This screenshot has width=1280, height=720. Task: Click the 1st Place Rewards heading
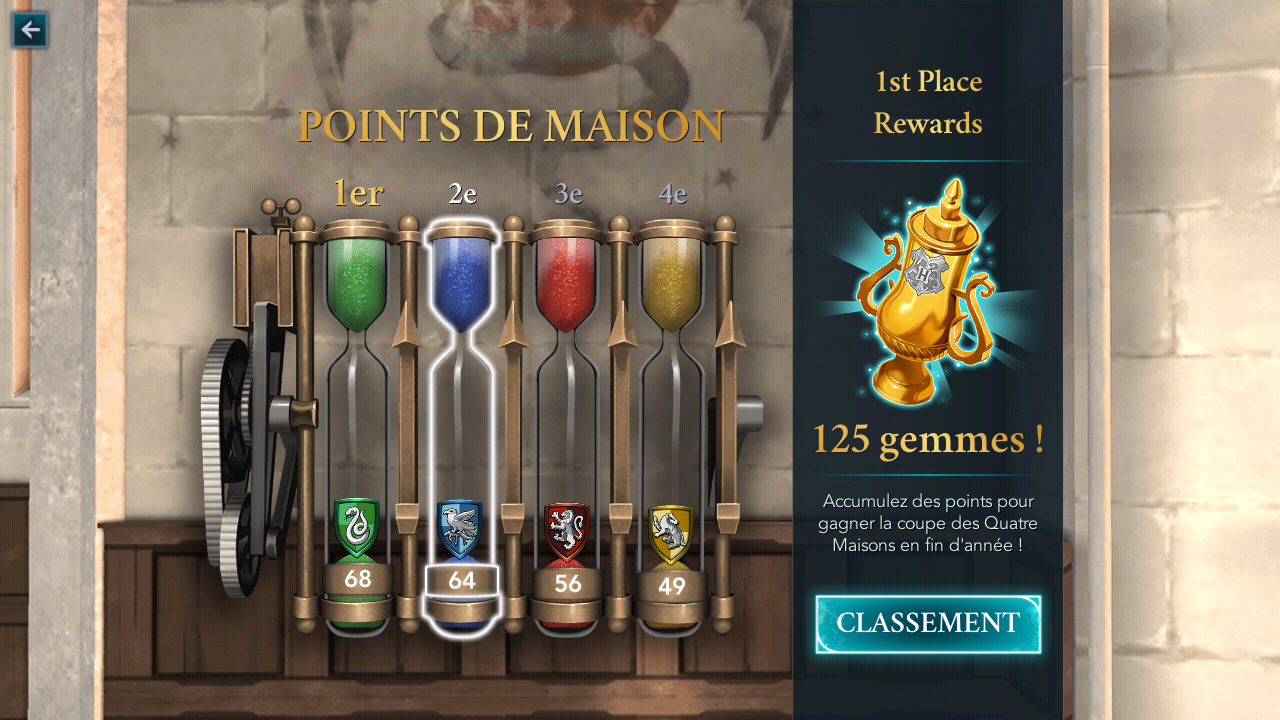[x=926, y=102]
